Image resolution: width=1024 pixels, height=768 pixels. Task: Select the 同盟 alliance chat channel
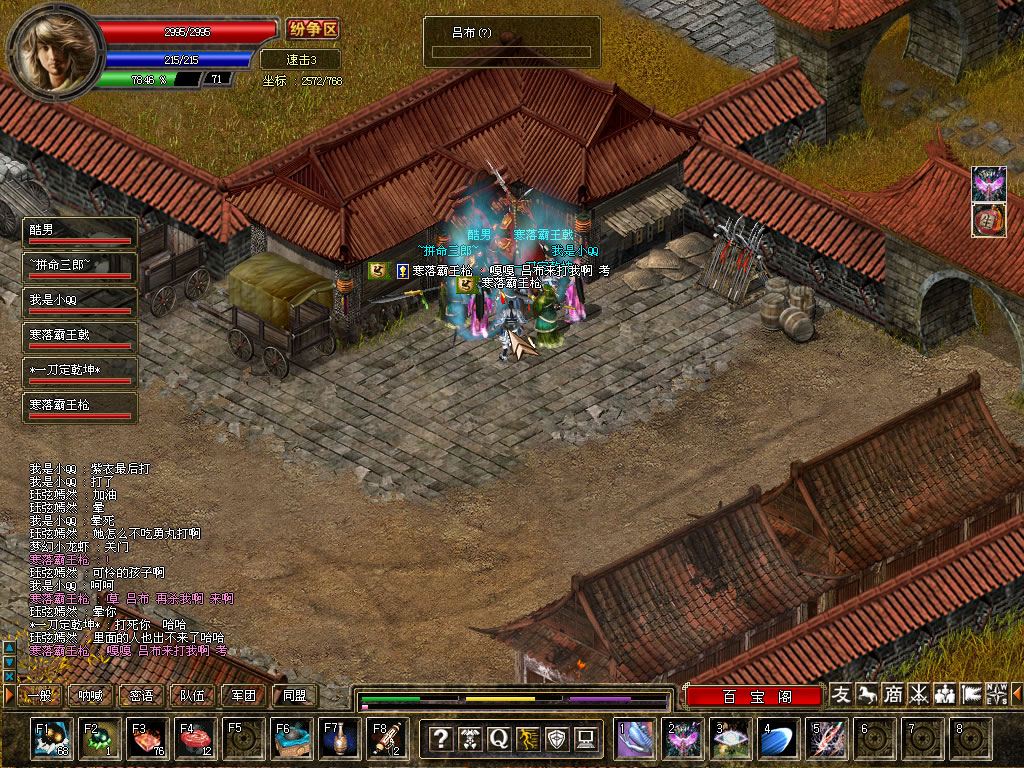pos(295,696)
